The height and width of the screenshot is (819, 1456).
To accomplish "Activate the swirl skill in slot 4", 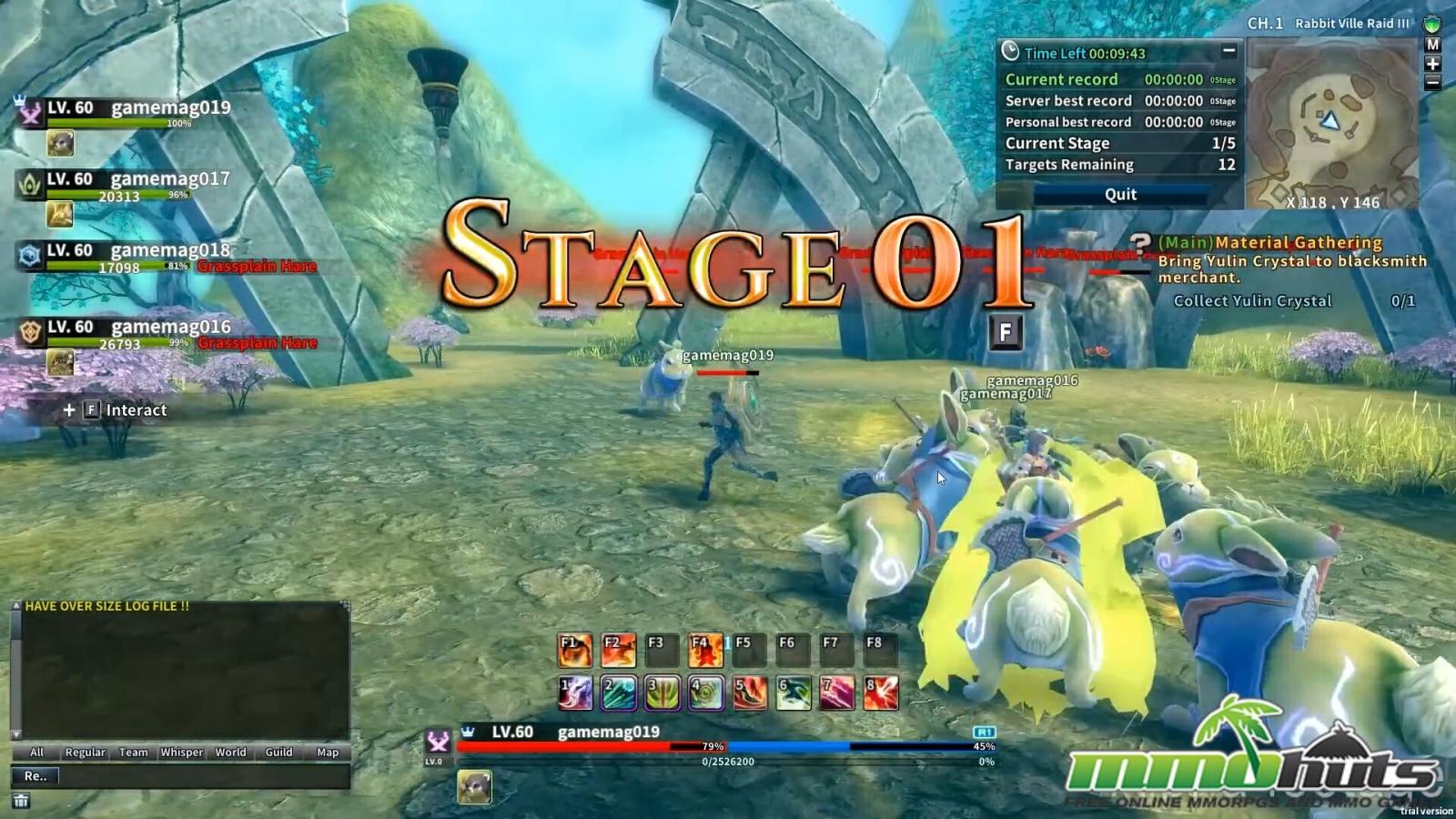I will (703, 692).
